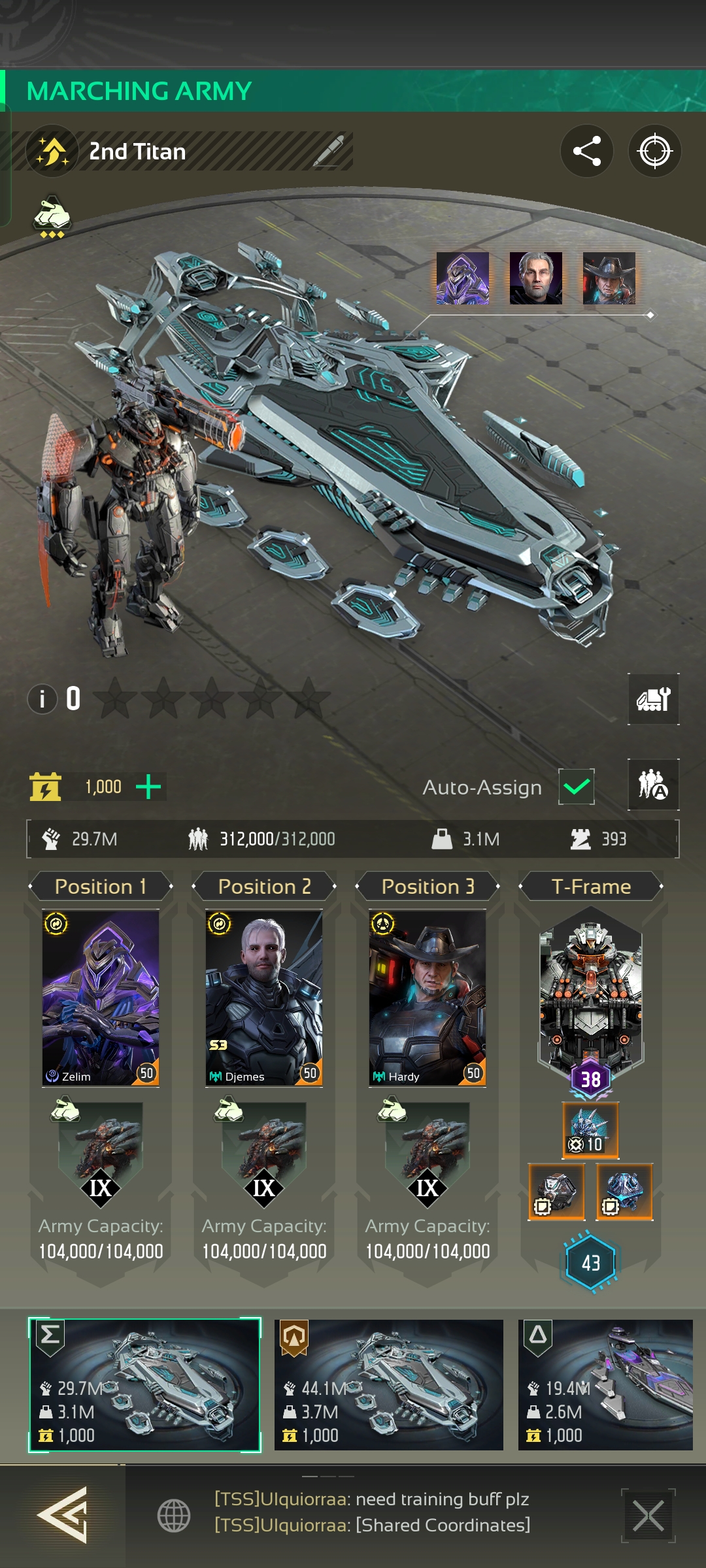
Task: Open the hexagon badge showing 43
Action: (590, 1262)
